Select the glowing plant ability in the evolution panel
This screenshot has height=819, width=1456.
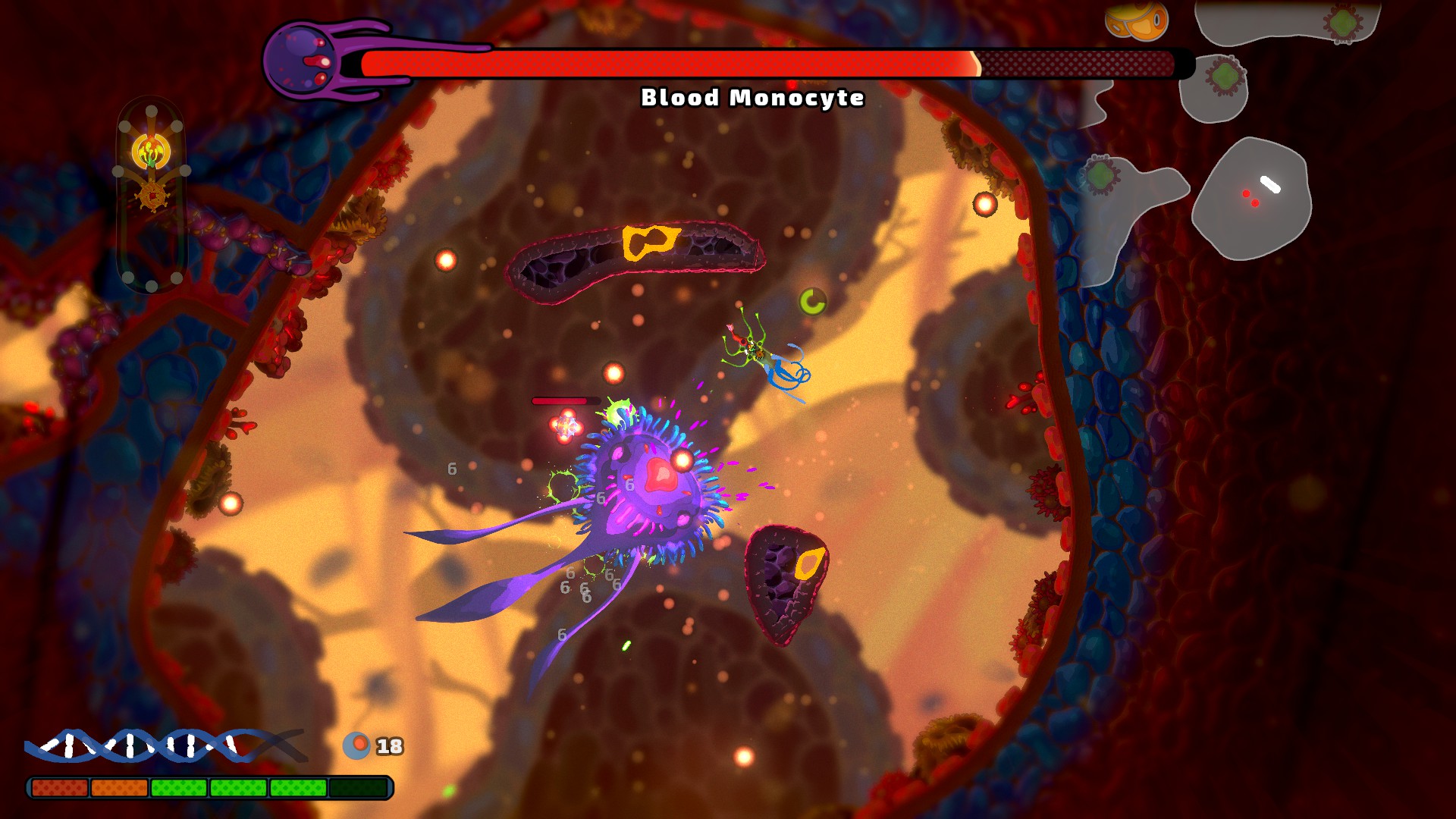pos(151,151)
